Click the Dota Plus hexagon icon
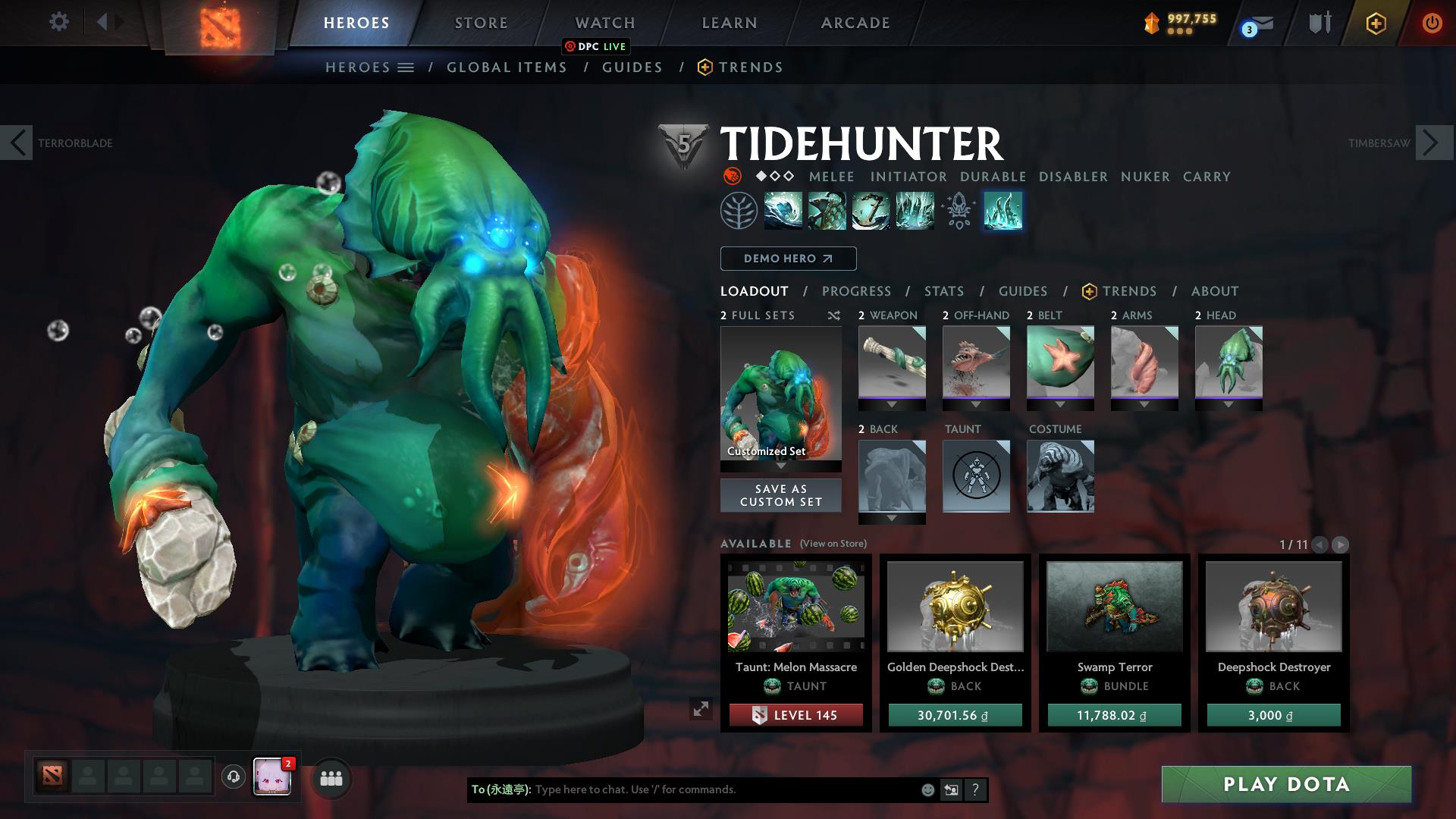Image resolution: width=1456 pixels, height=819 pixels. tap(1376, 23)
